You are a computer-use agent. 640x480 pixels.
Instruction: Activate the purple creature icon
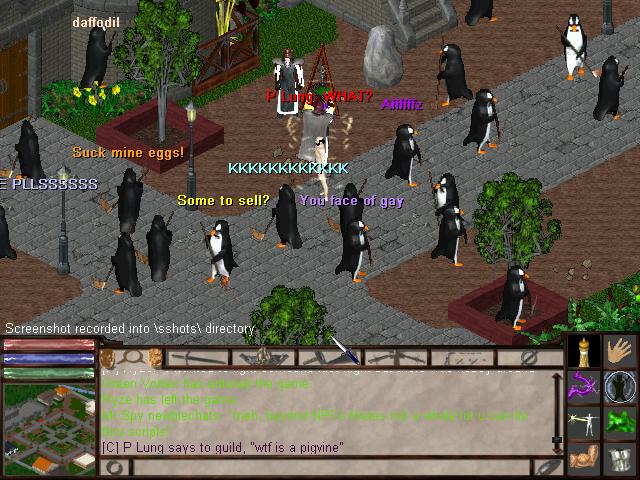coord(585,387)
